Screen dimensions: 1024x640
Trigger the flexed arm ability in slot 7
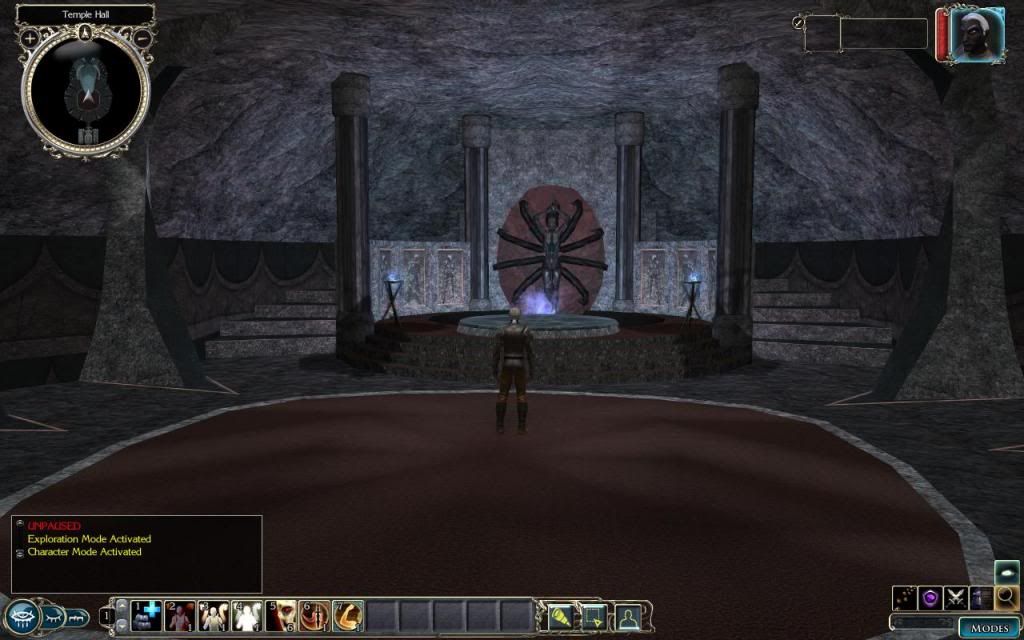tap(347, 616)
